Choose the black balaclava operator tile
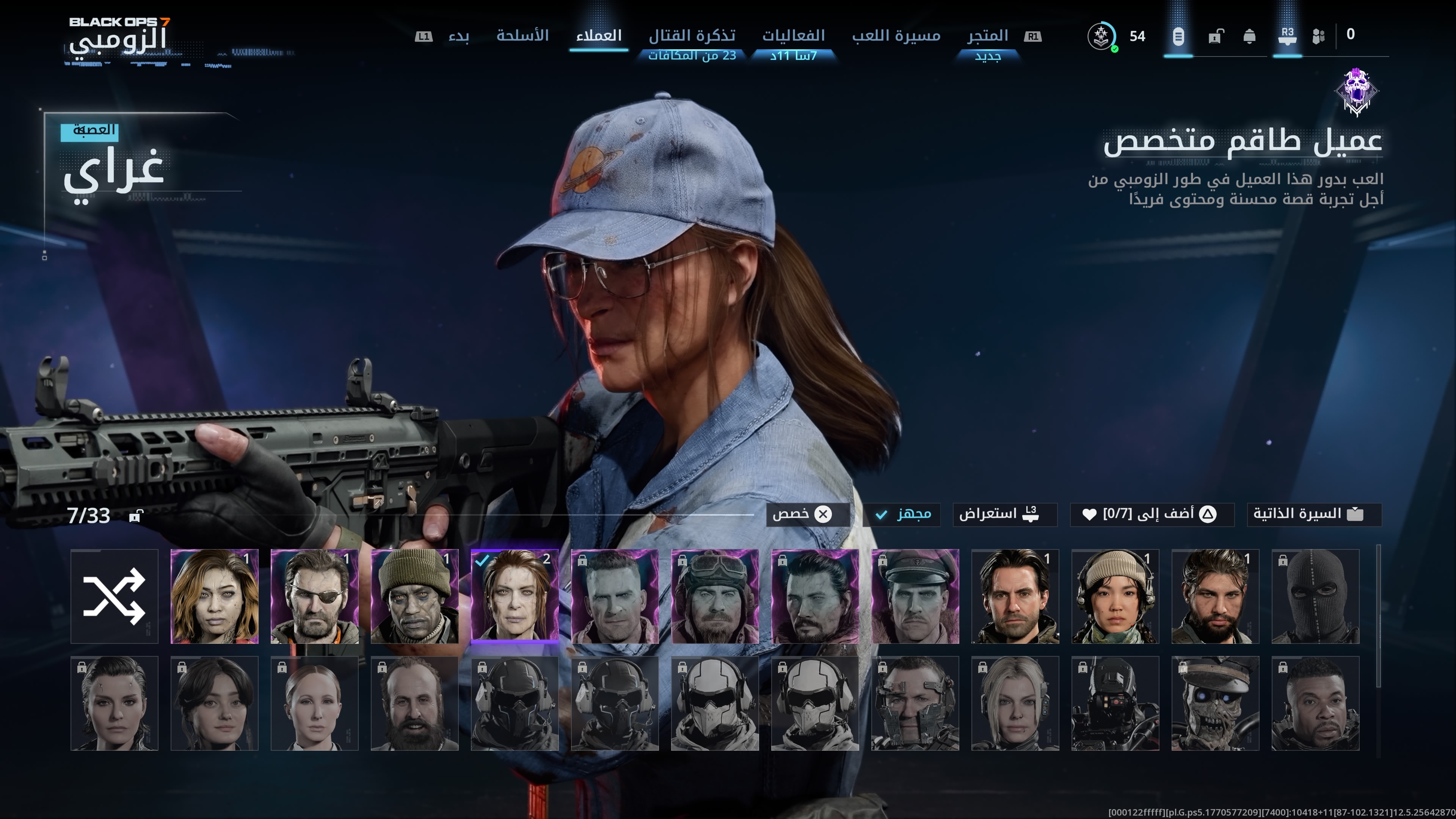The image size is (1456, 819). click(1315, 596)
